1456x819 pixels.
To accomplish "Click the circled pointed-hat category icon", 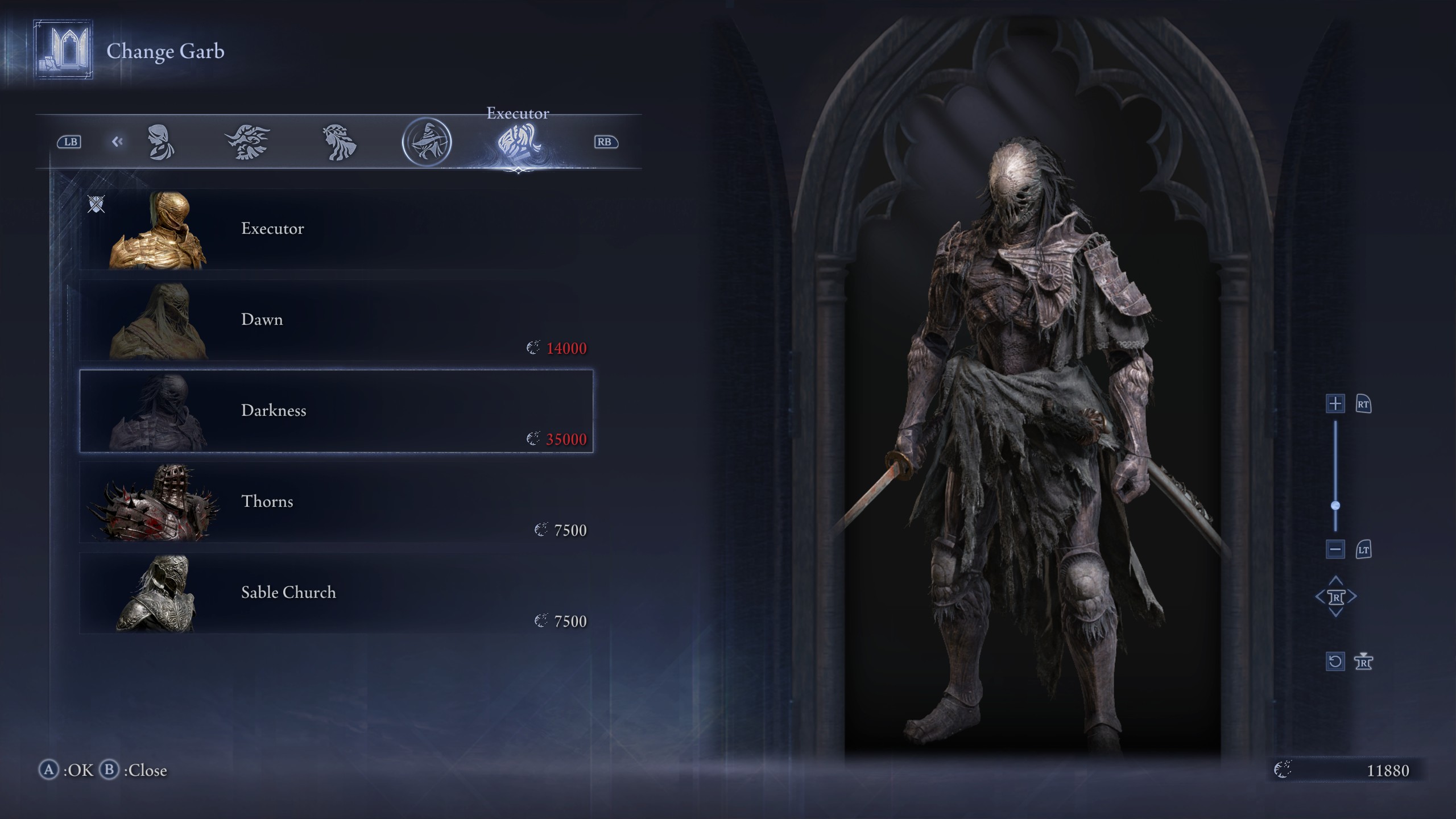I will (x=428, y=141).
